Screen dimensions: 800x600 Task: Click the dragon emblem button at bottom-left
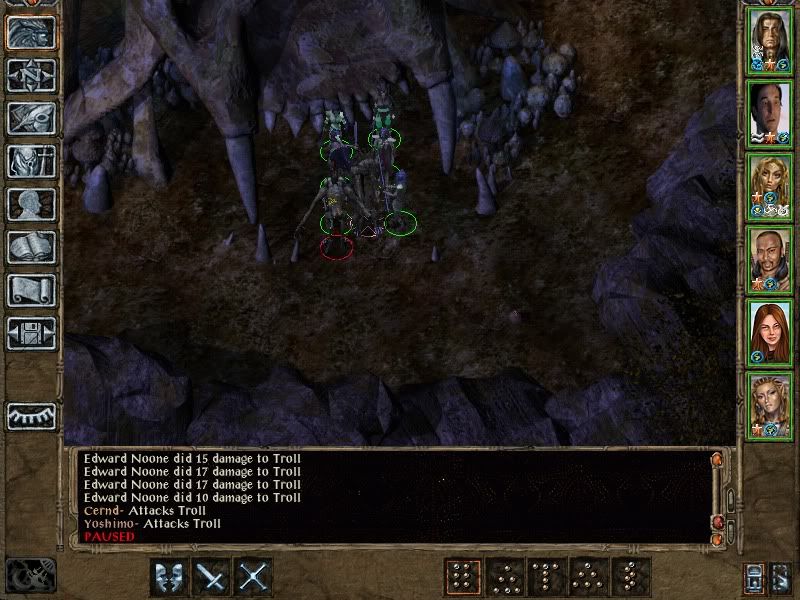click(31, 575)
